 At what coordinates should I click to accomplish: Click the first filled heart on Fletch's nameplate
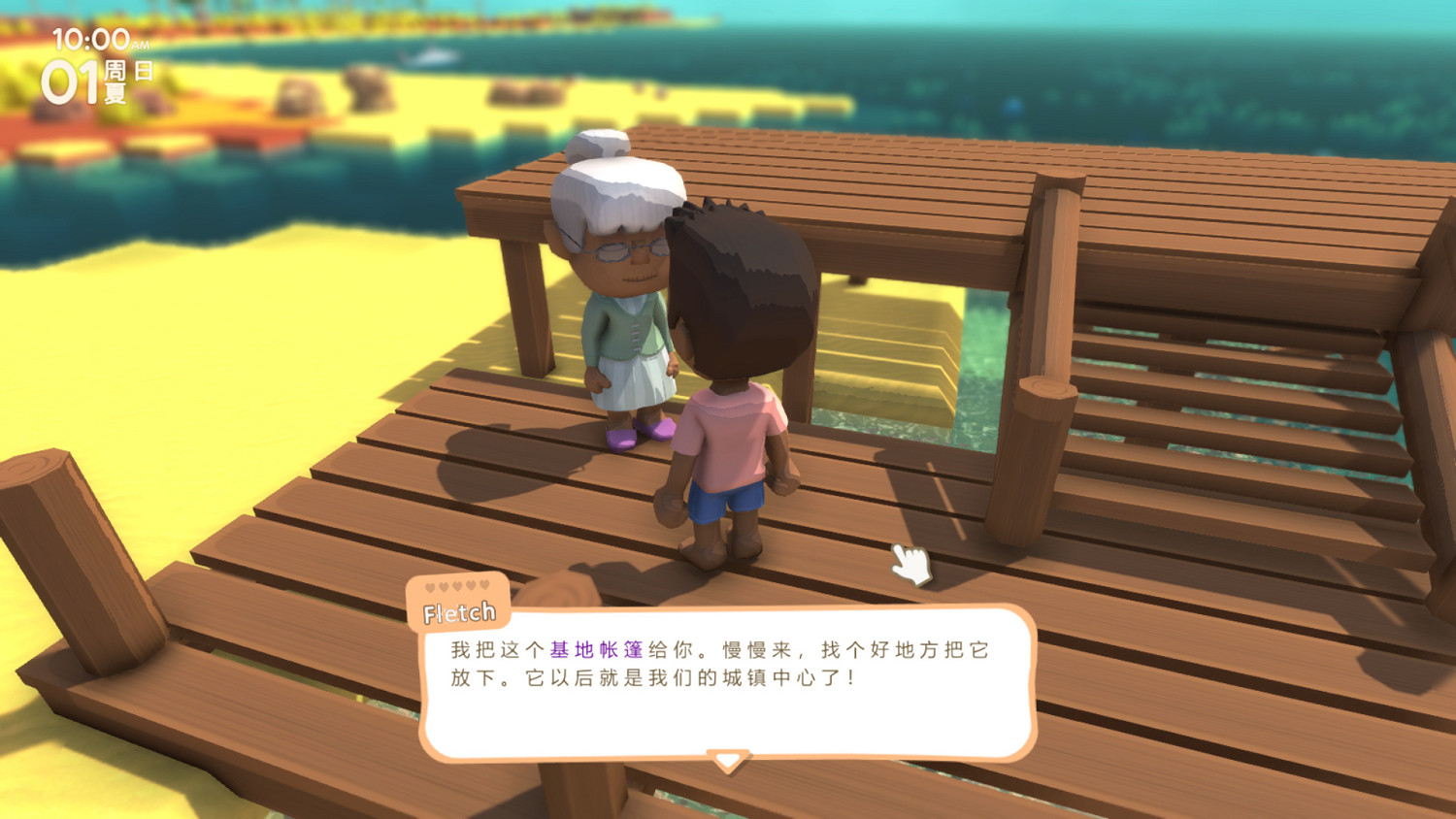[429, 585]
